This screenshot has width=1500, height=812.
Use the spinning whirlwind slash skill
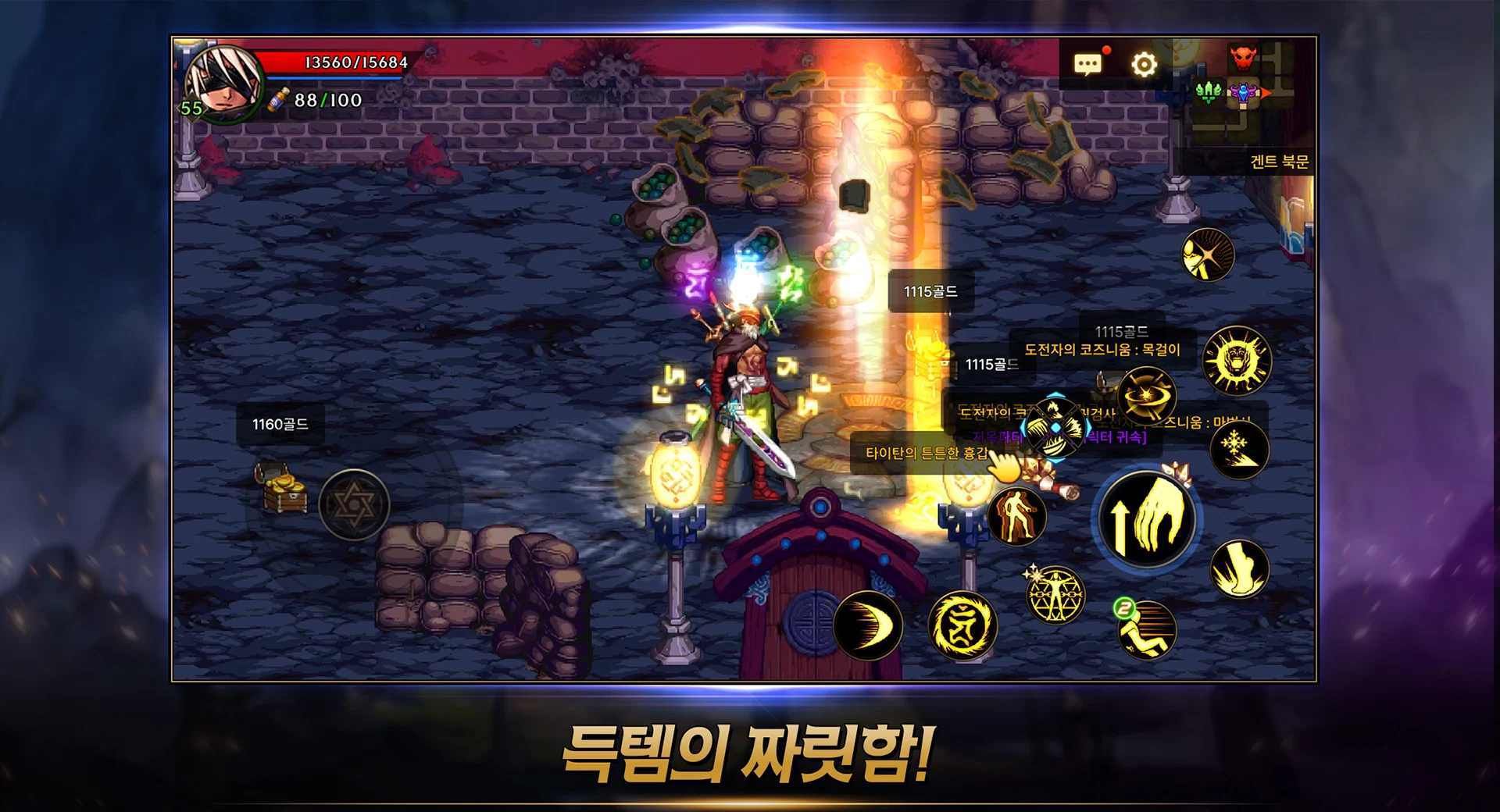pyautogui.click(x=1146, y=396)
